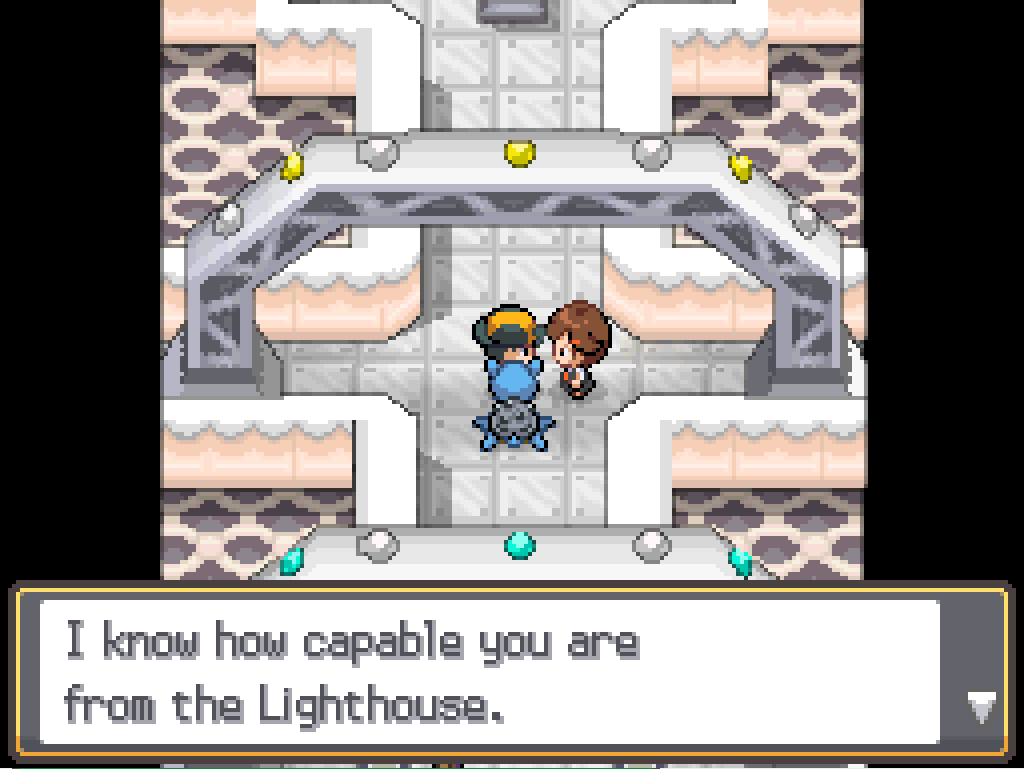Click the Lighthouse dialogue text box
This screenshot has height=769, width=1024.
[x=490, y=673]
